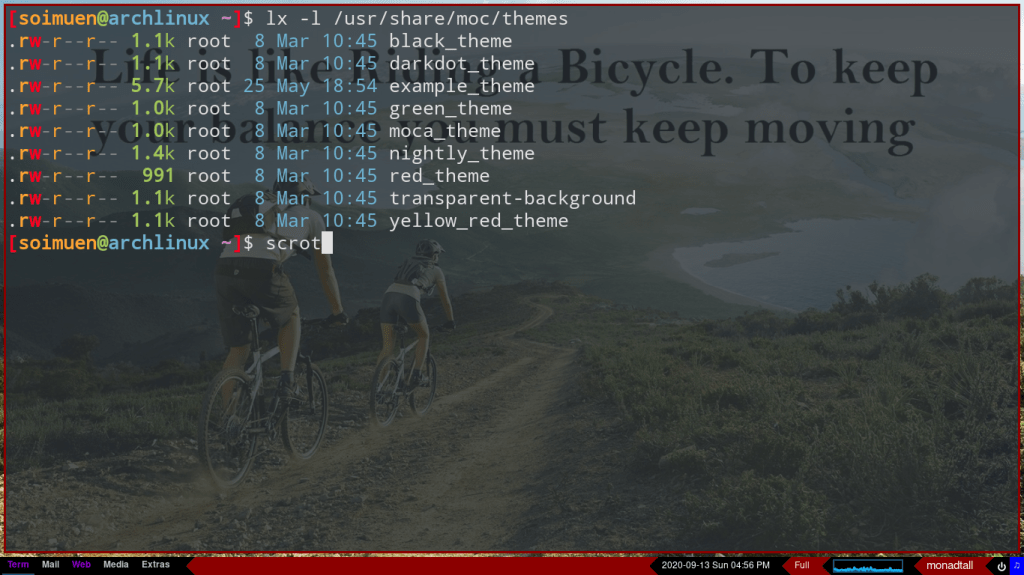The width and height of the screenshot is (1024, 575).
Task: Go to the Extras workspace
Action: (x=156, y=565)
